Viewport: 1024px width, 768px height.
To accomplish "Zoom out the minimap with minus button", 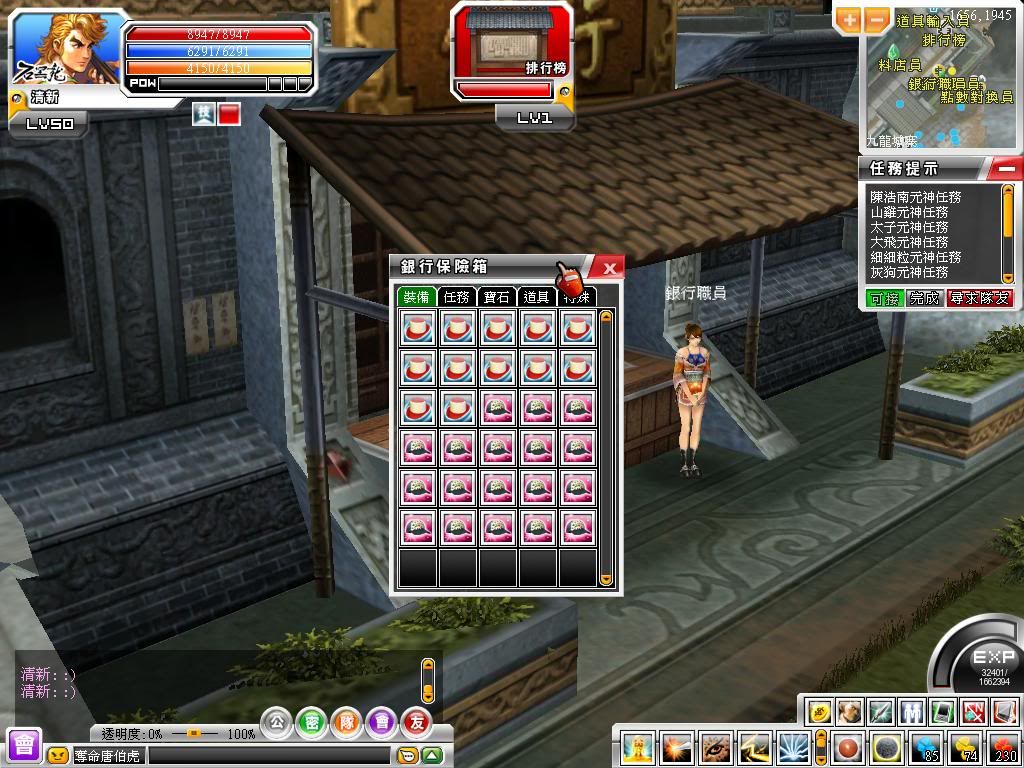I will 876,18.
